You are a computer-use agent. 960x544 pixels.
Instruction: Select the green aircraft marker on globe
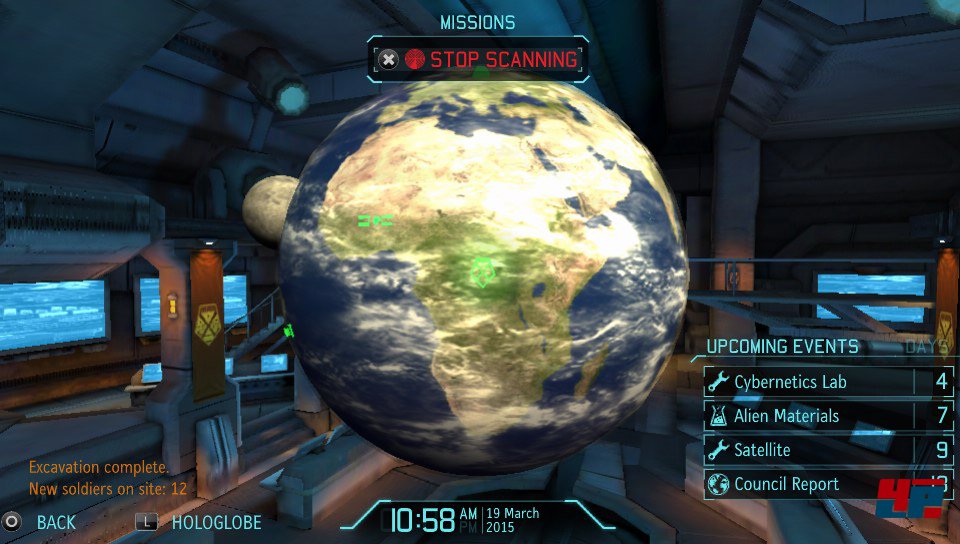tap(375, 219)
